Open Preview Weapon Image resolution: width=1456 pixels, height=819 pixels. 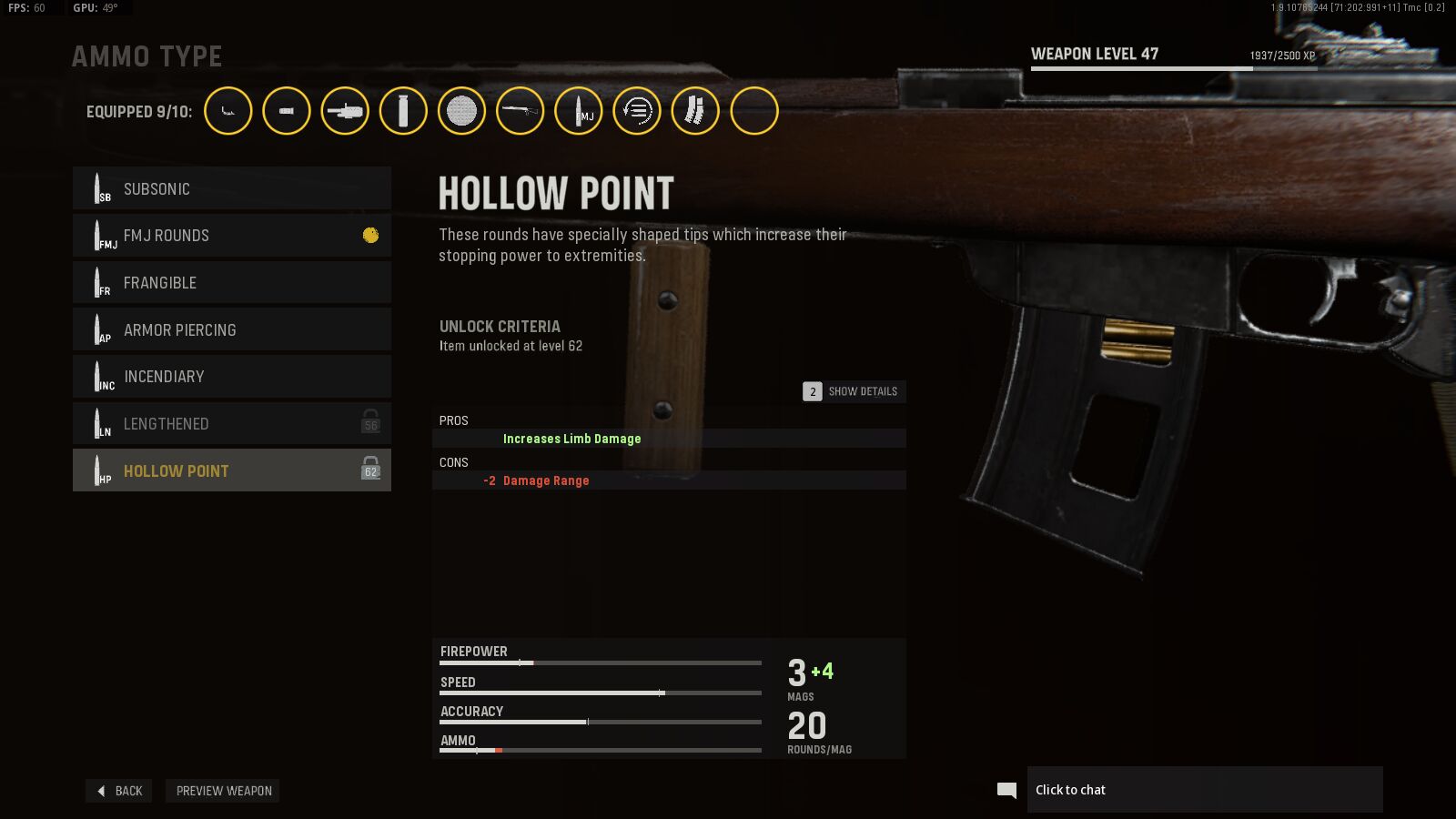[223, 791]
